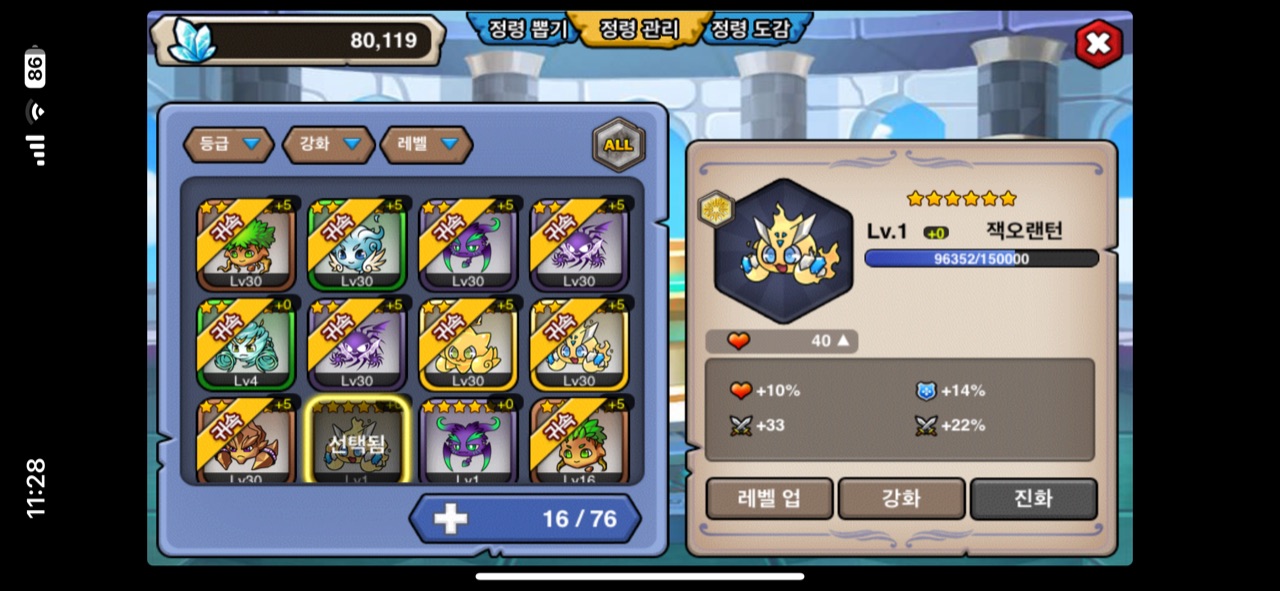Screen dimensions: 1280x591
Task: Select the white cloud spirit in green frame
Action: pyautogui.click(x=357, y=245)
